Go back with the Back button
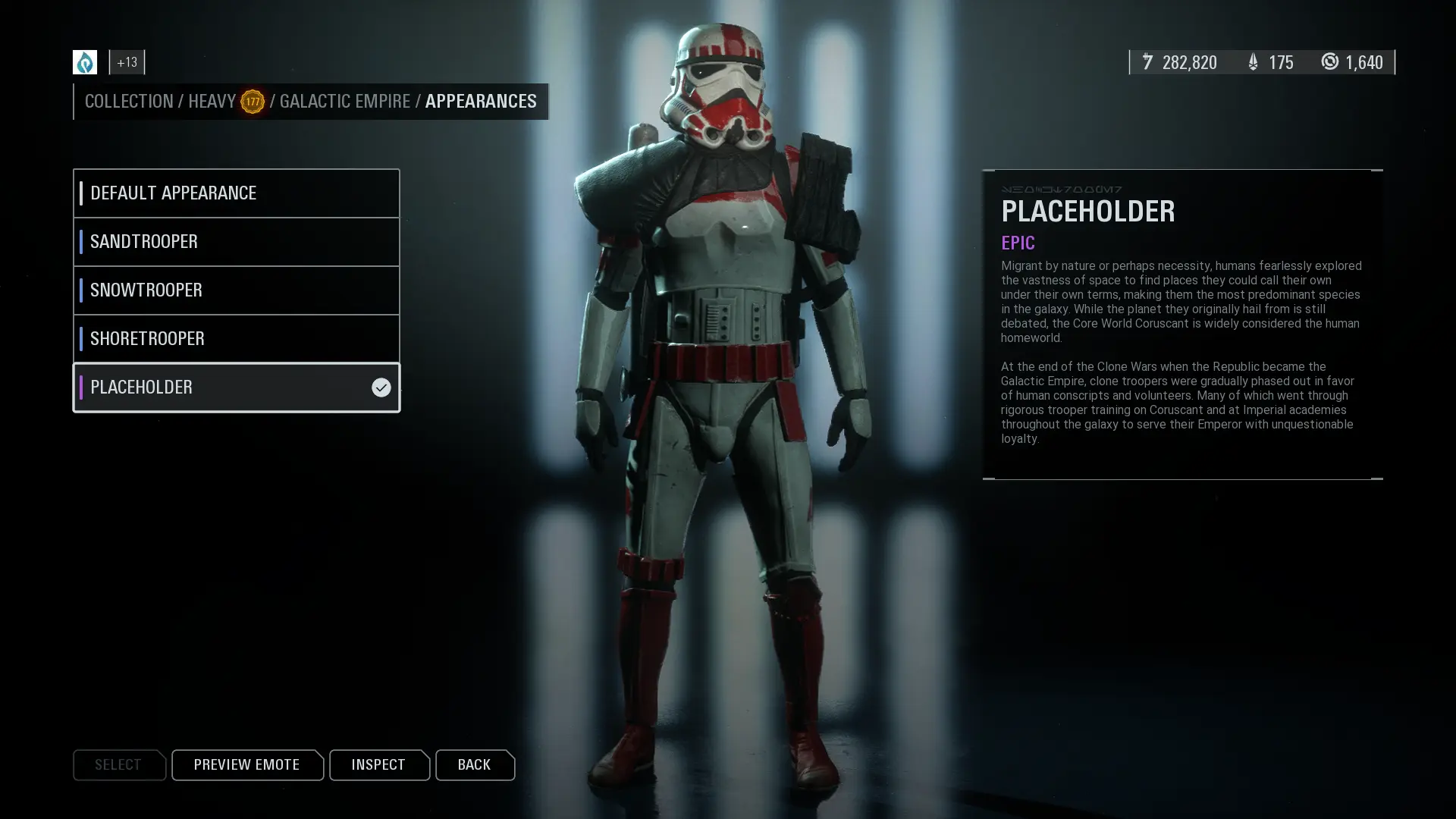1456x819 pixels. coord(474,764)
